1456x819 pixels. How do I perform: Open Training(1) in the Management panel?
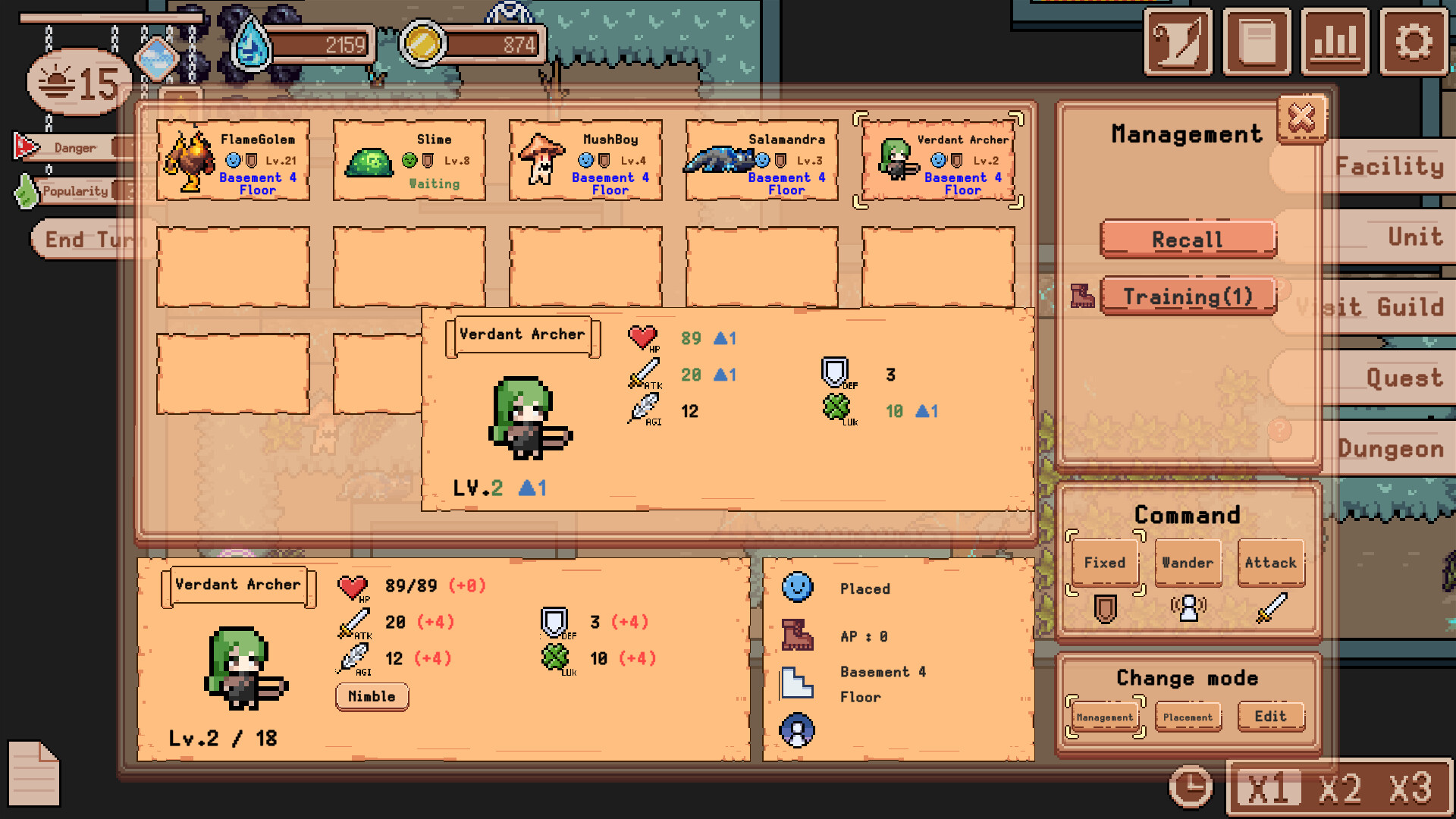1189,297
